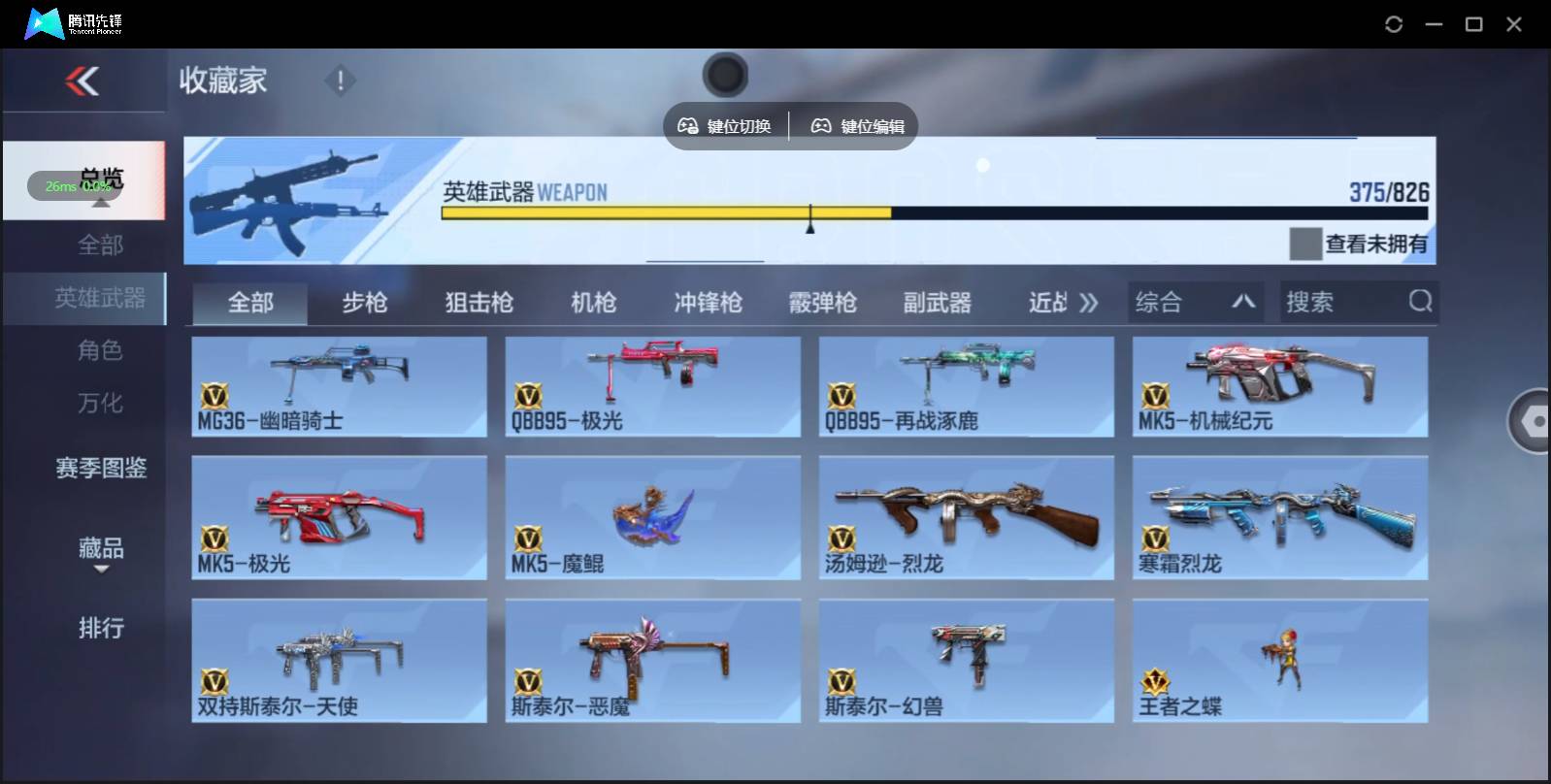Click the Tencent Pioneer logo
The image size is (1551, 784).
coord(44,22)
